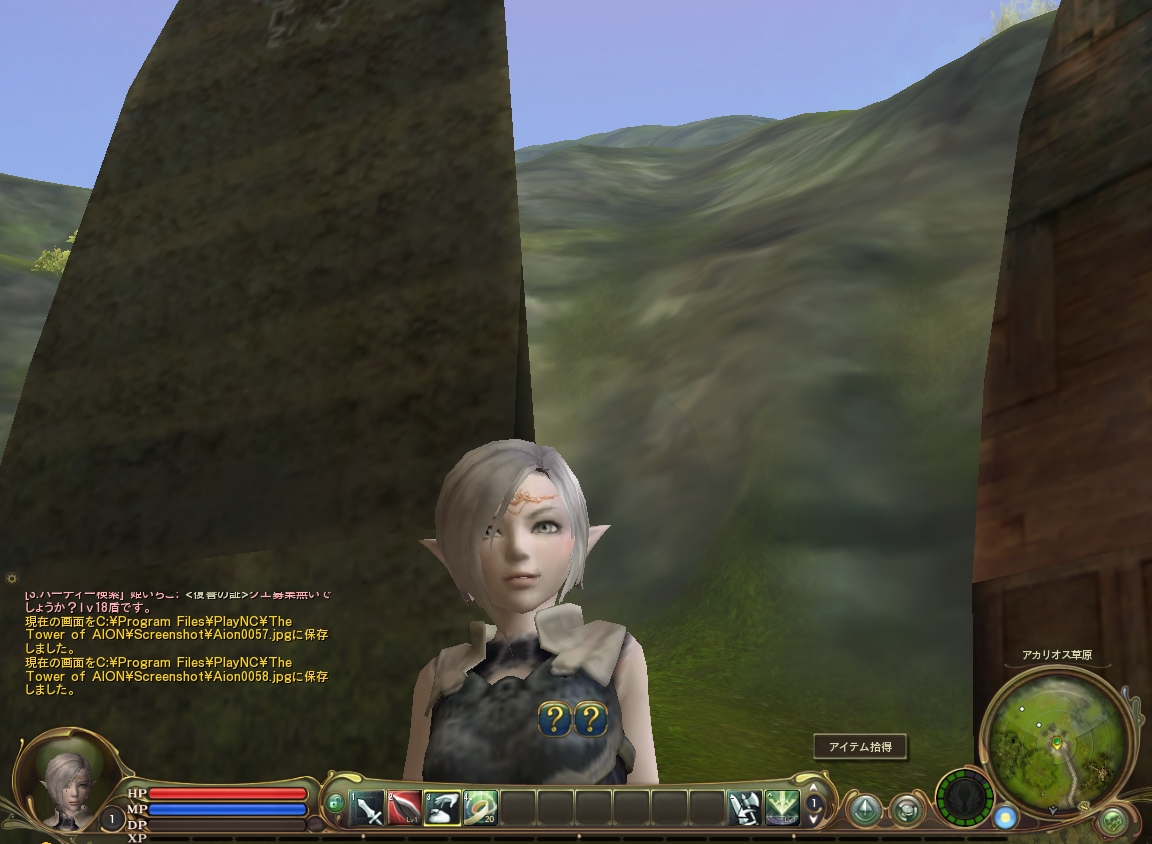Open the green leaf button beside the minimap
The width and height of the screenshot is (1152, 844).
[x=1113, y=822]
